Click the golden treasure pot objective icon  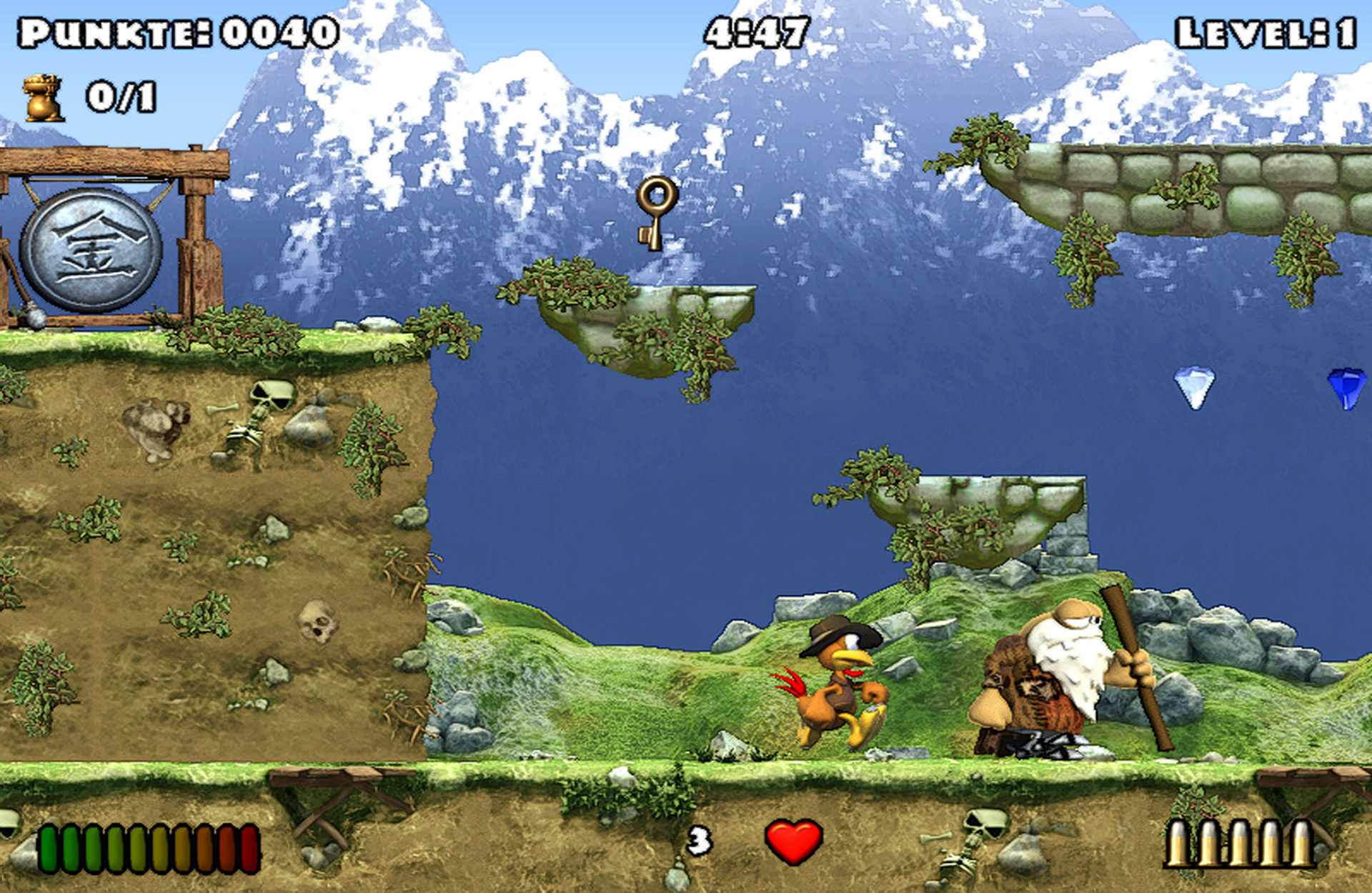(x=44, y=99)
